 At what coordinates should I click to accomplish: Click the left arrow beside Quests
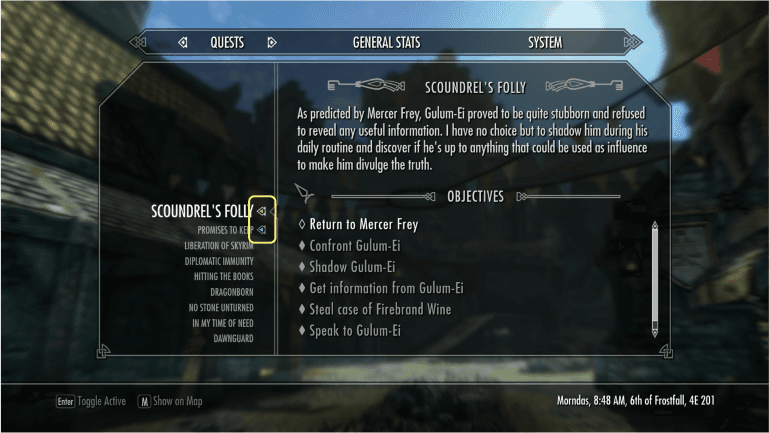(x=182, y=43)
